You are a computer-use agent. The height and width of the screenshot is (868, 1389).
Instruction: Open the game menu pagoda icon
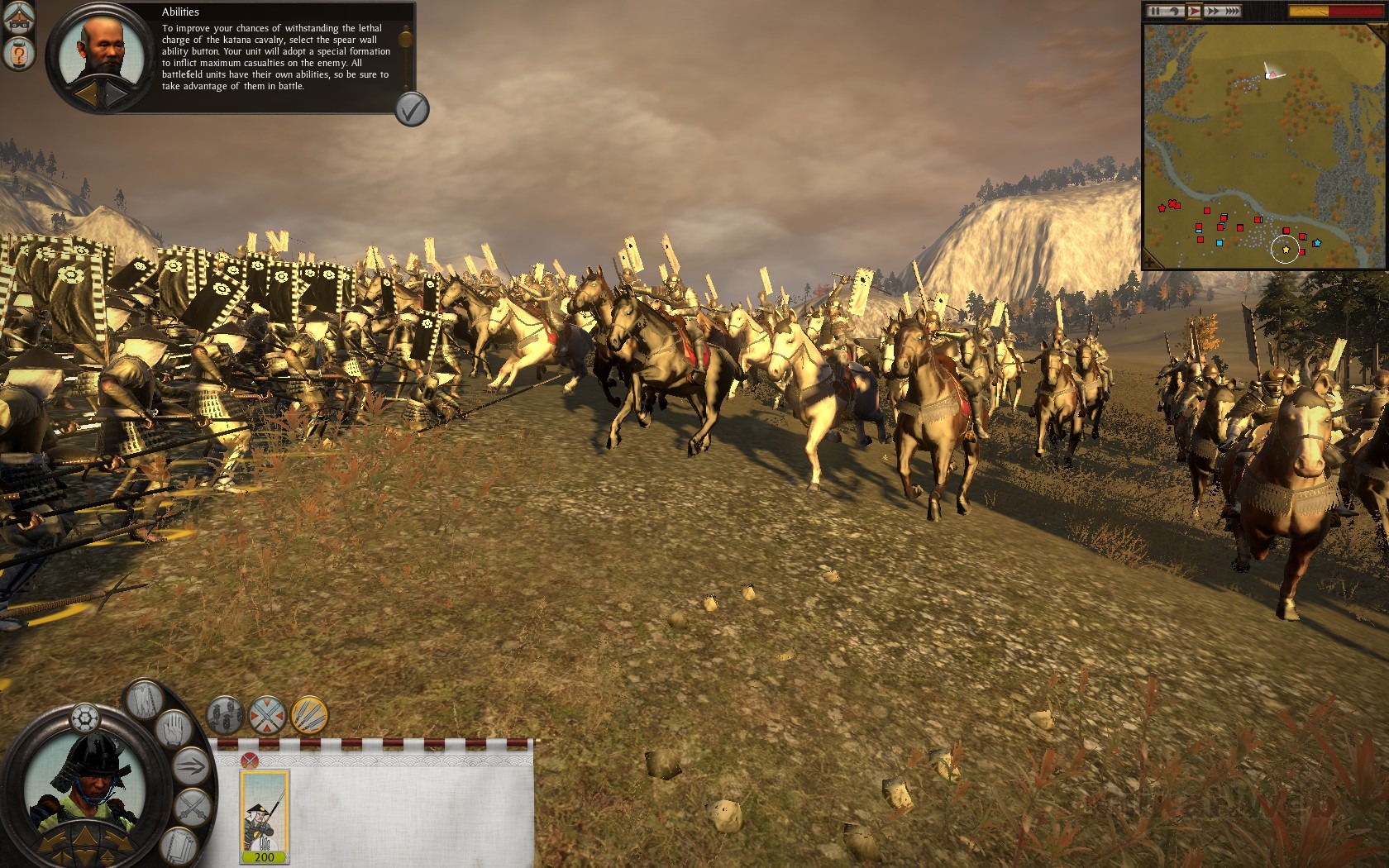coord(17,18)
